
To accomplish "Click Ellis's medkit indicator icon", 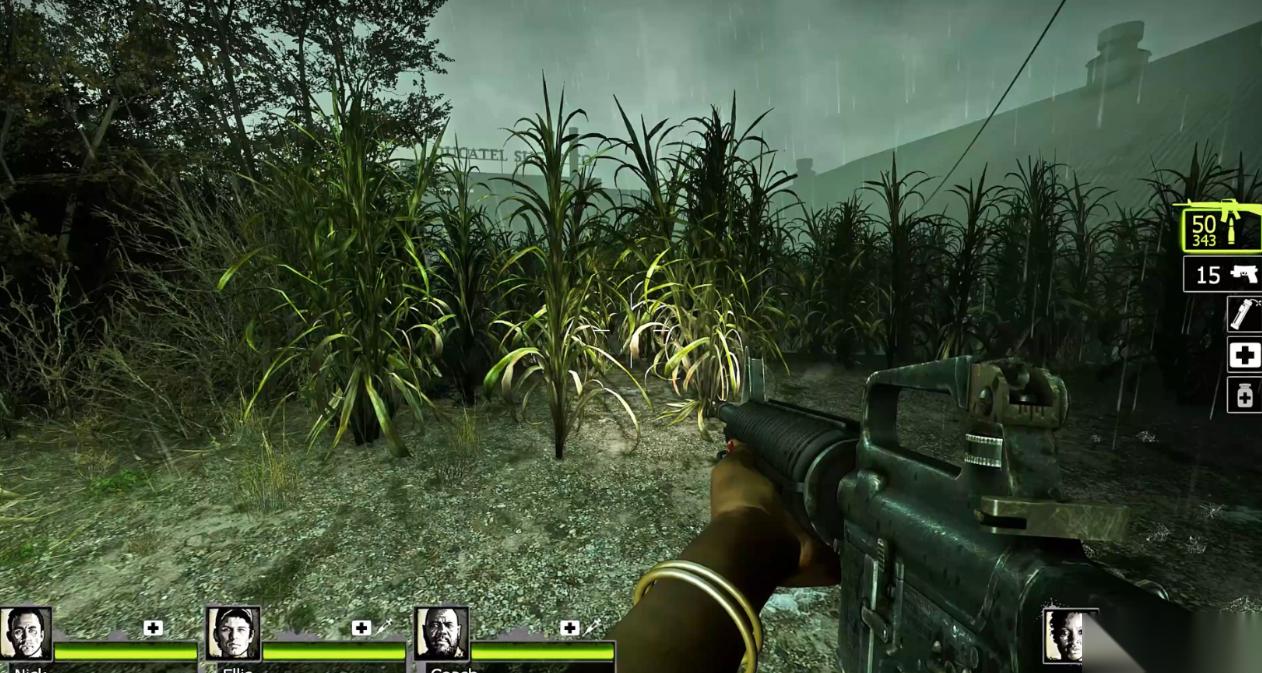I will tap(361, 628).
